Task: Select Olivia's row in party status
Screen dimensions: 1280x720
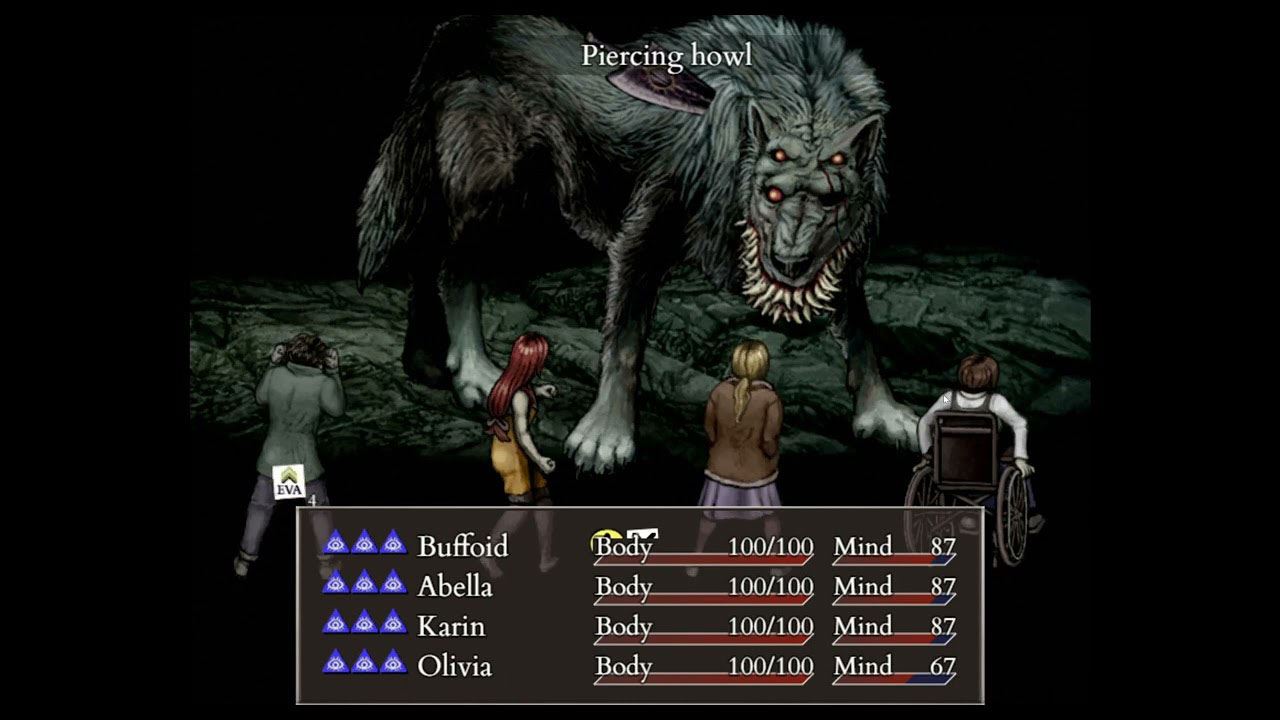Action: click(x=454, y=666)
